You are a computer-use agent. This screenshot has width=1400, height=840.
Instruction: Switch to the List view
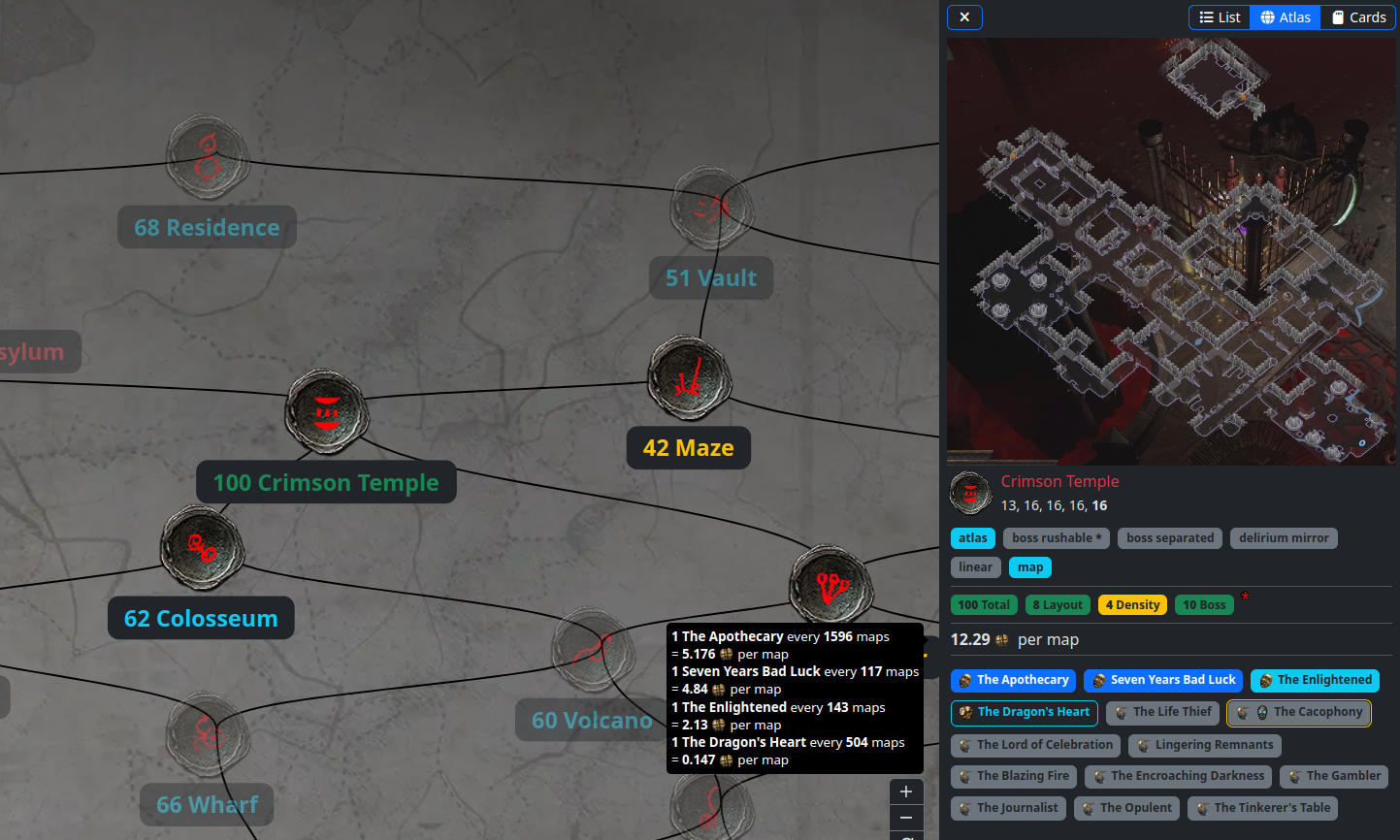click(x=1220, y=17)
